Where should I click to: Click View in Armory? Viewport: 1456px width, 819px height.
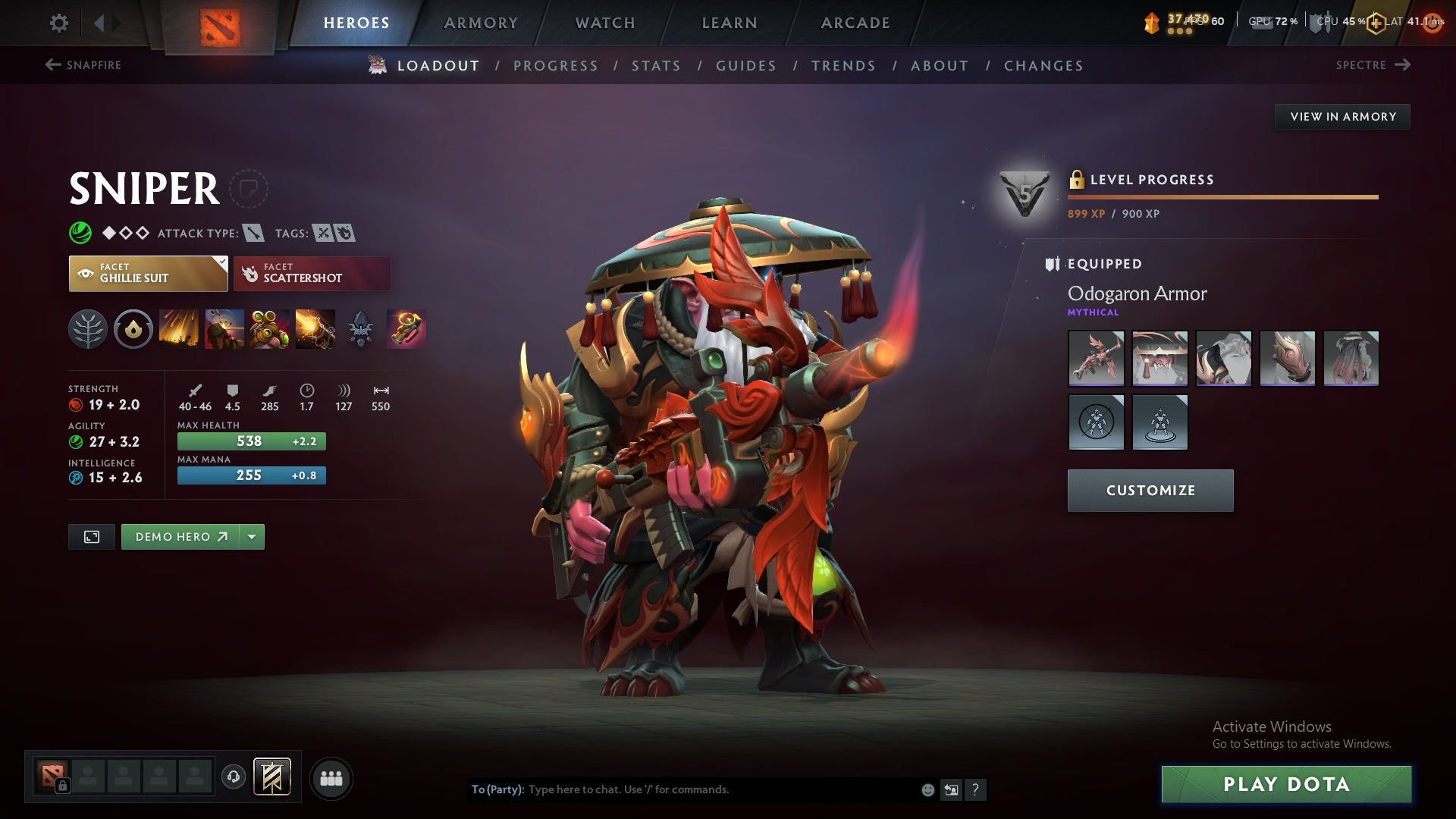1342,117
